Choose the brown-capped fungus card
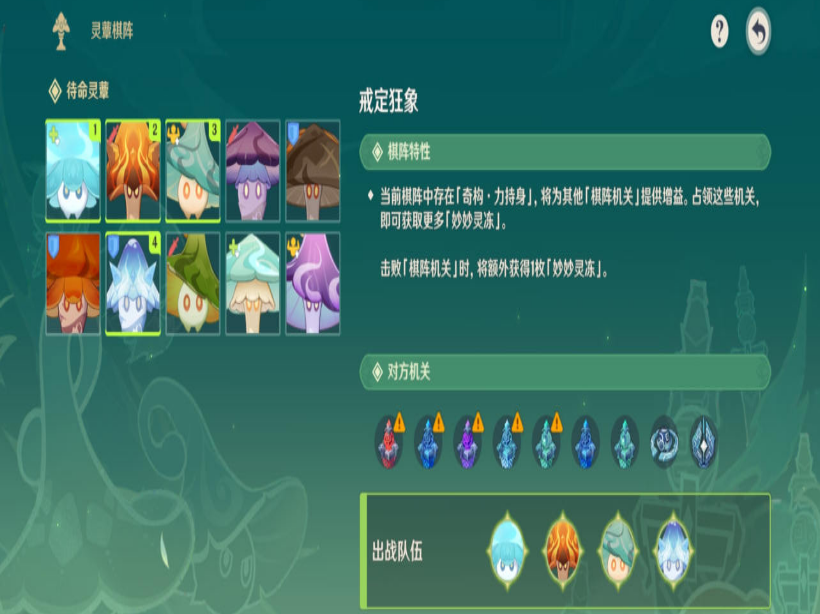 tap(313, 171)
